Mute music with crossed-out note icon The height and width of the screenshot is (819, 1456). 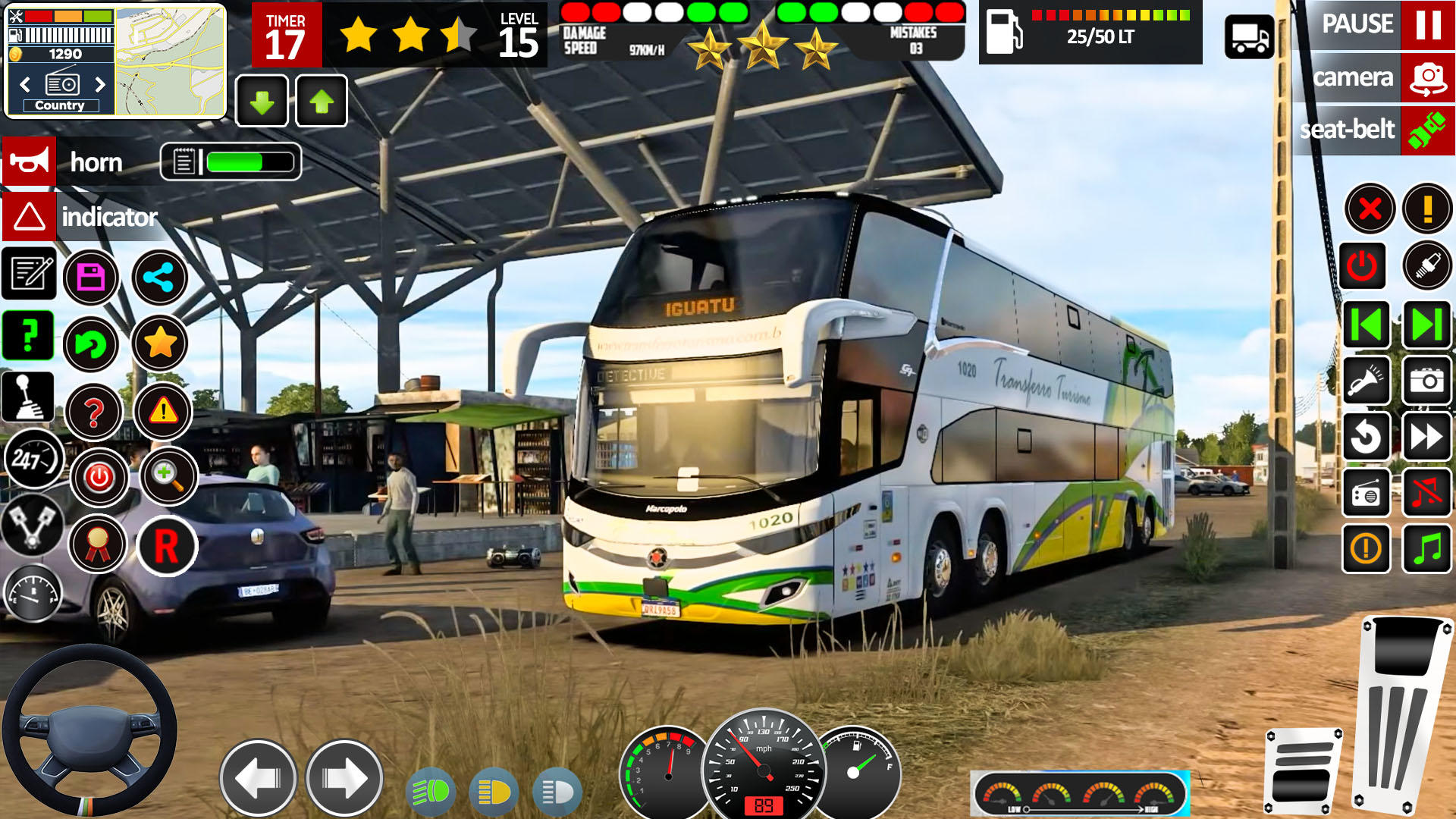[x=1427, y=493]
